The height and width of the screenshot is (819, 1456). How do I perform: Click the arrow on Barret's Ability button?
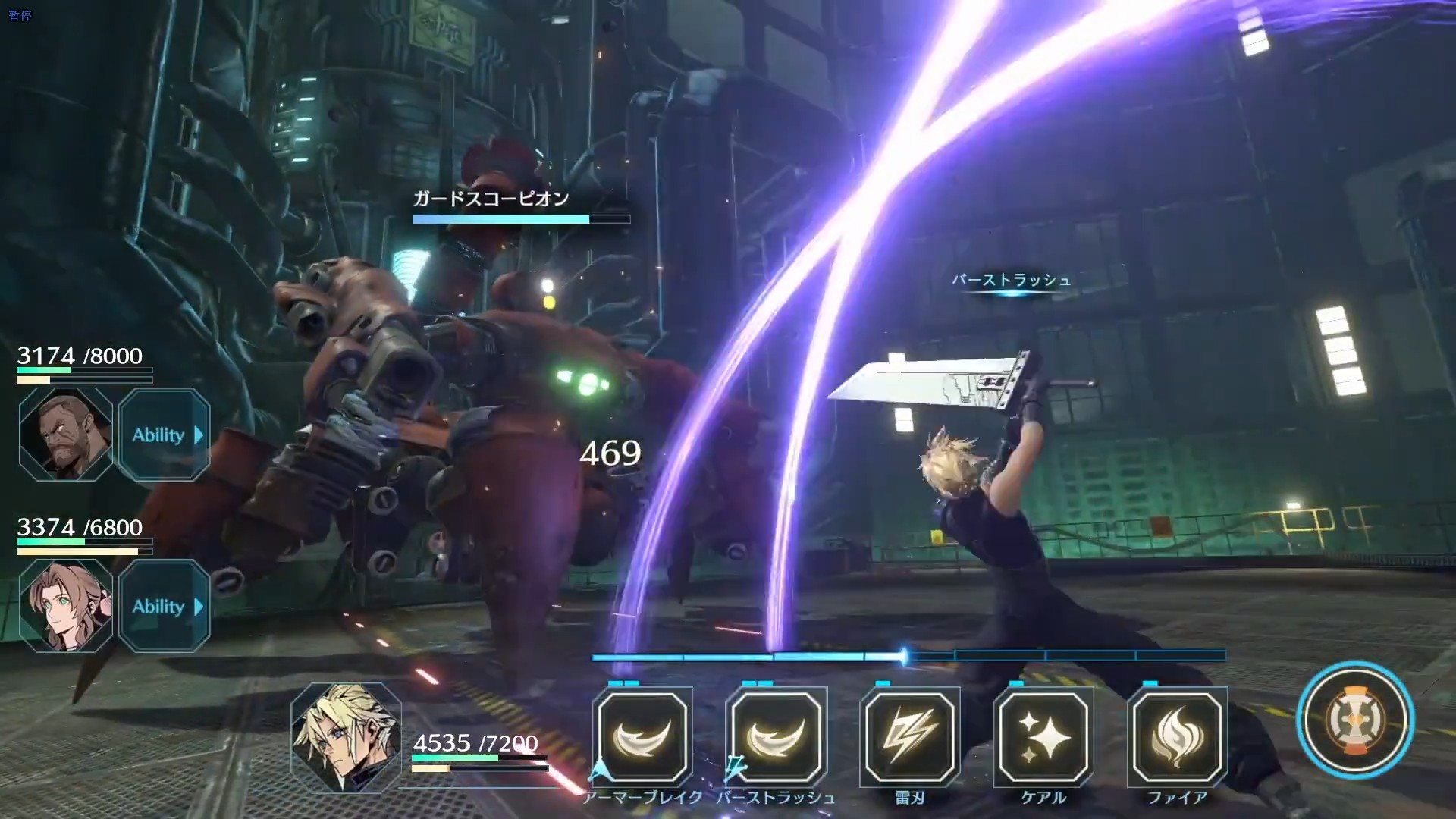click(199, 435)
